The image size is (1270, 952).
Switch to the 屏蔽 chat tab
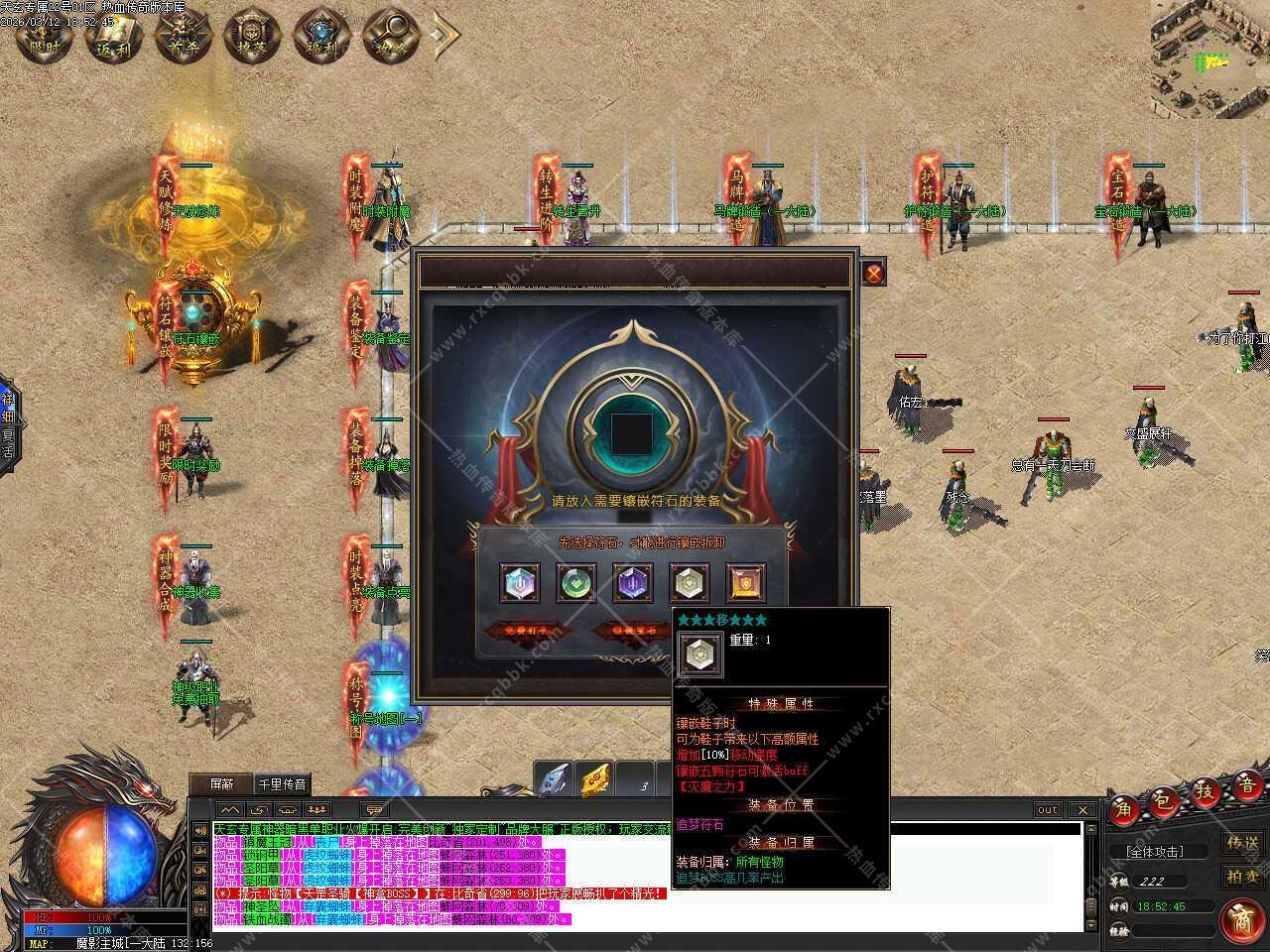coord(221,783)
